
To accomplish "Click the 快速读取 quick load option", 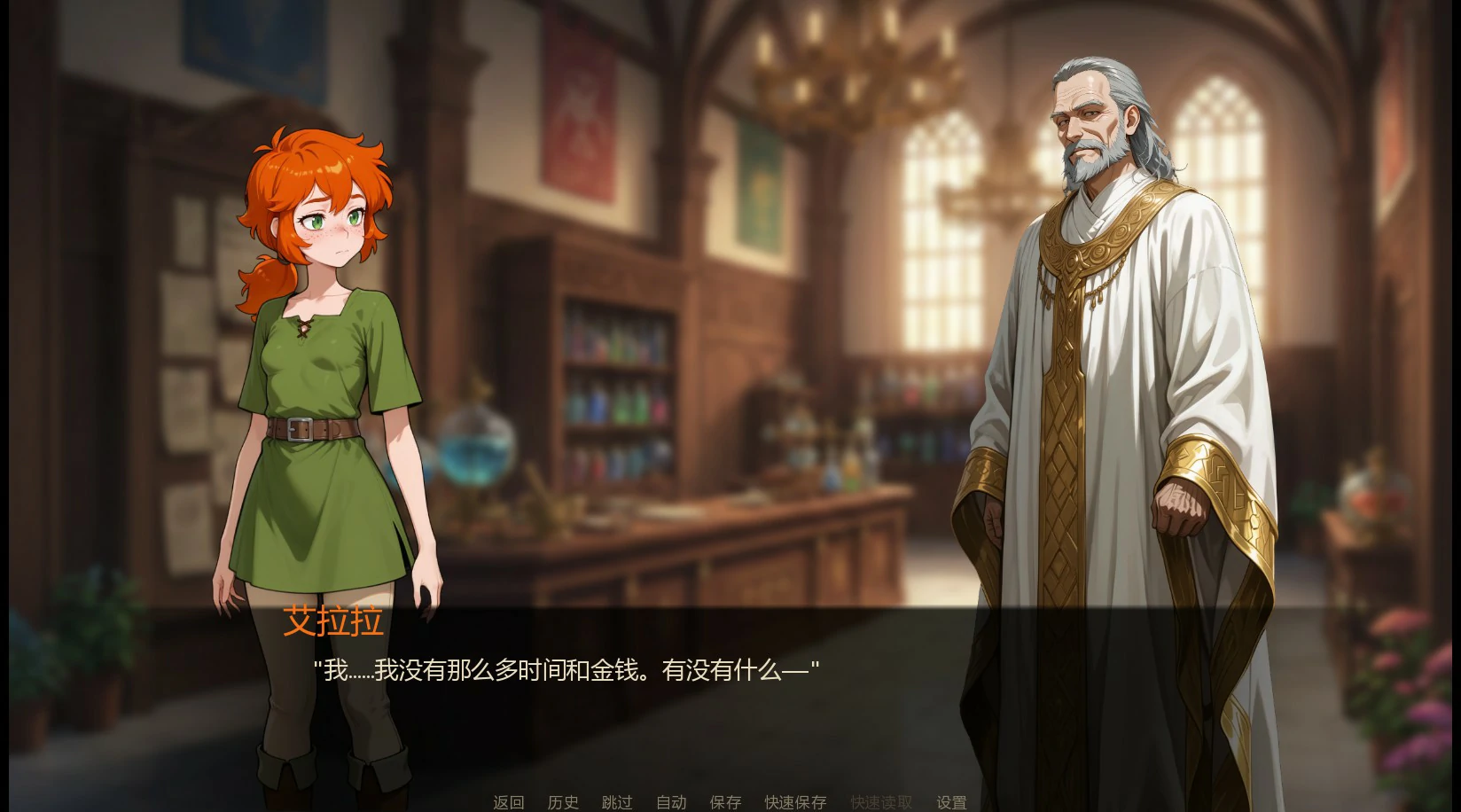I will pos(880,801).
